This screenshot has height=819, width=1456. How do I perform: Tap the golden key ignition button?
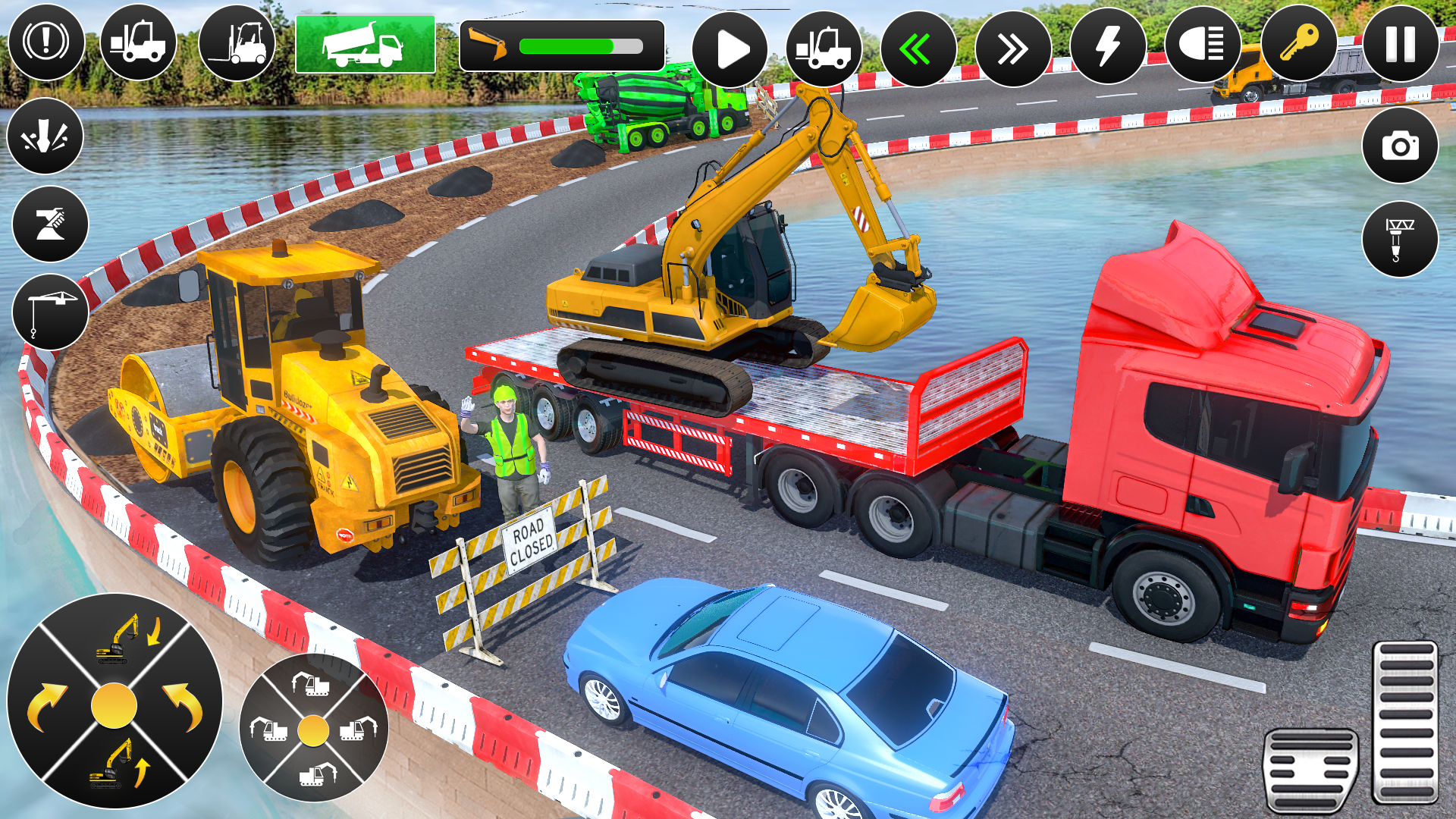(1299, 42)
